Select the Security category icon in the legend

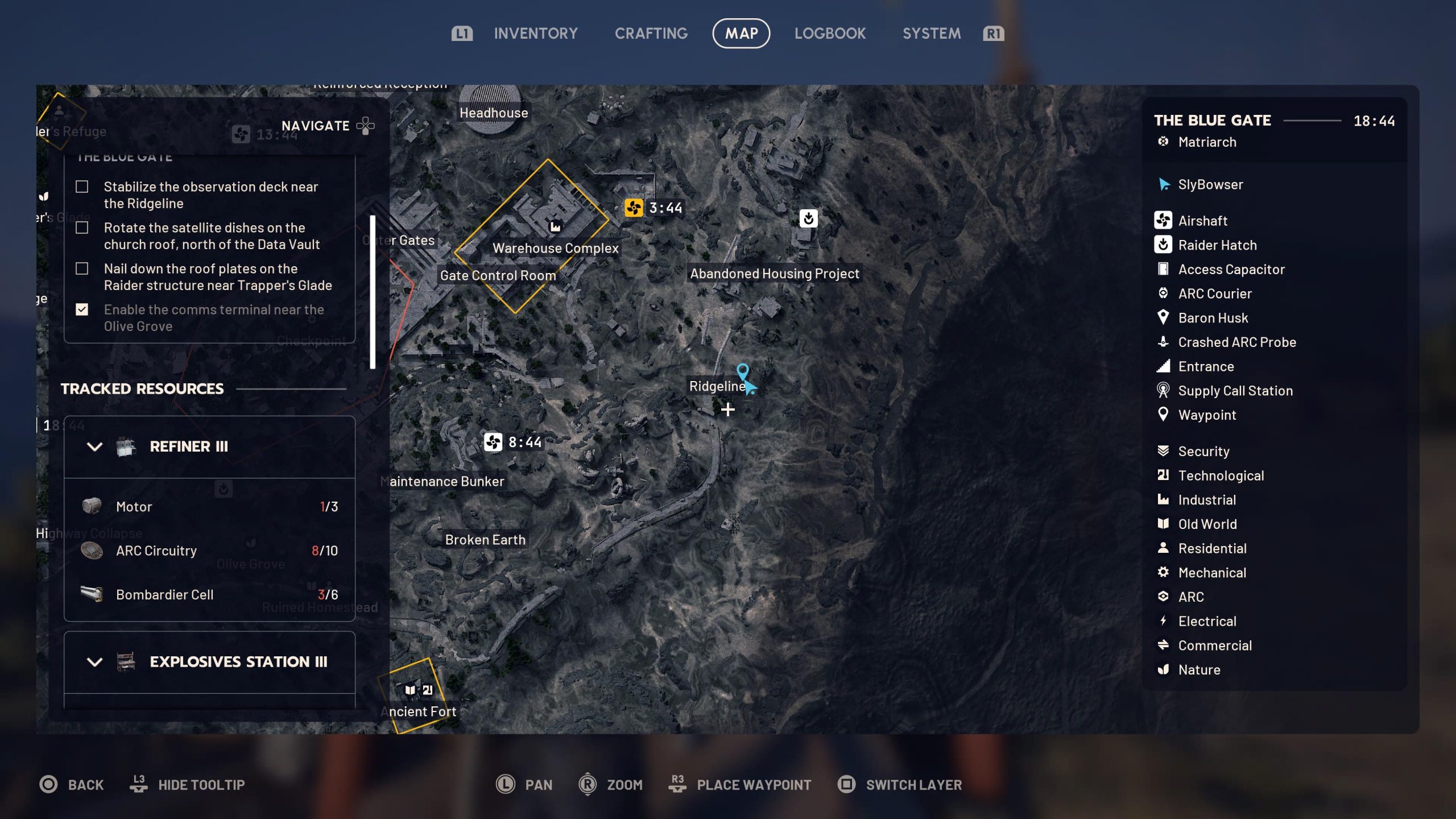coord(1164,451)
